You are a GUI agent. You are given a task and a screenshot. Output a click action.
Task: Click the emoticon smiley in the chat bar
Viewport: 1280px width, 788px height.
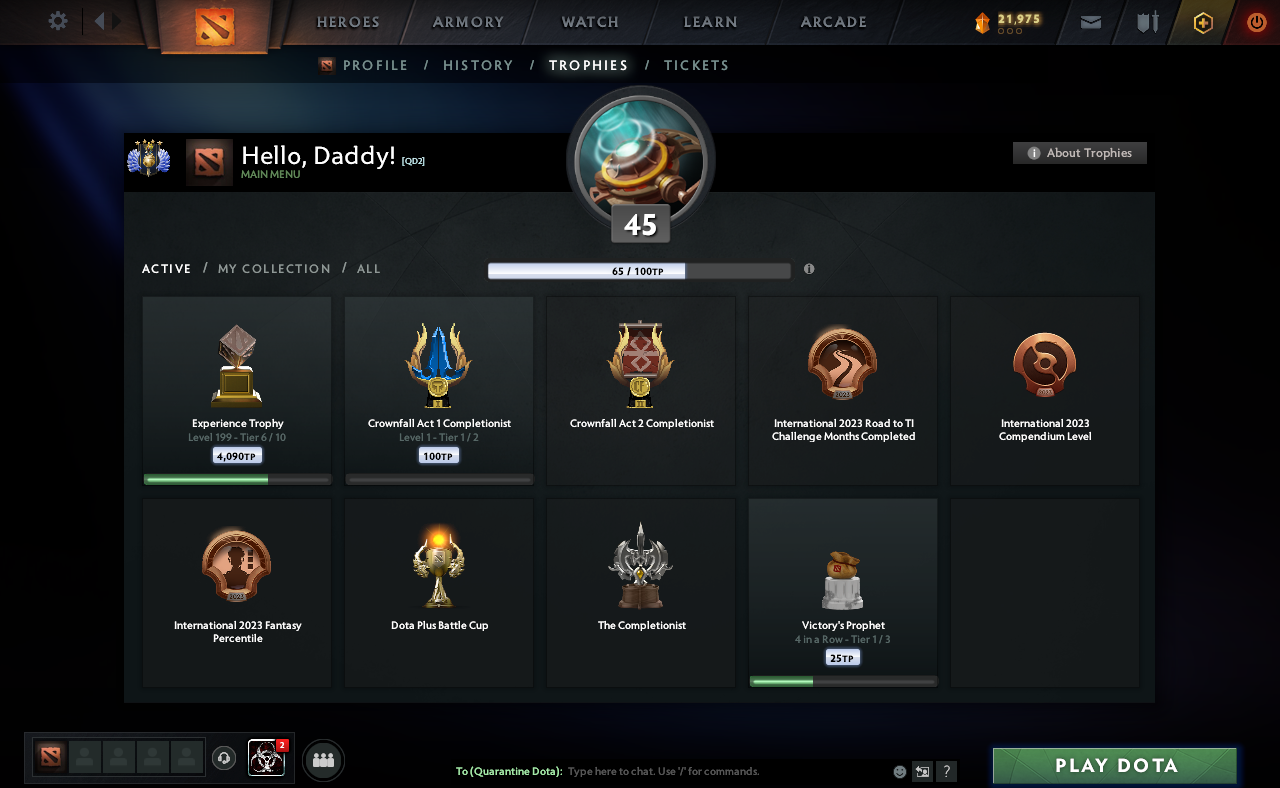(898, 771)
